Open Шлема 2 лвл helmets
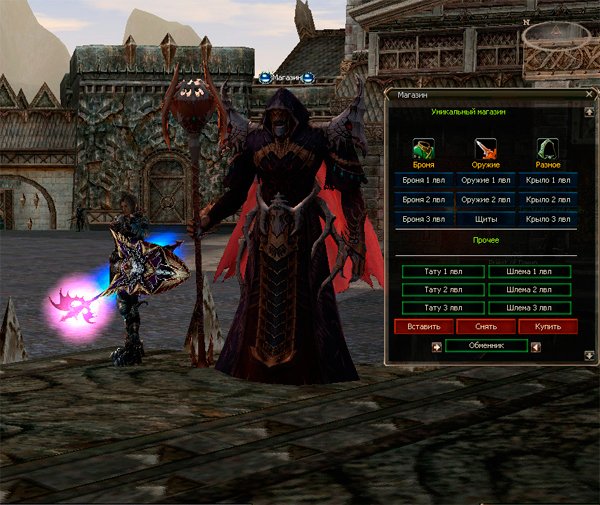Viewport: 600px width, 505px height. coord(530,289)
